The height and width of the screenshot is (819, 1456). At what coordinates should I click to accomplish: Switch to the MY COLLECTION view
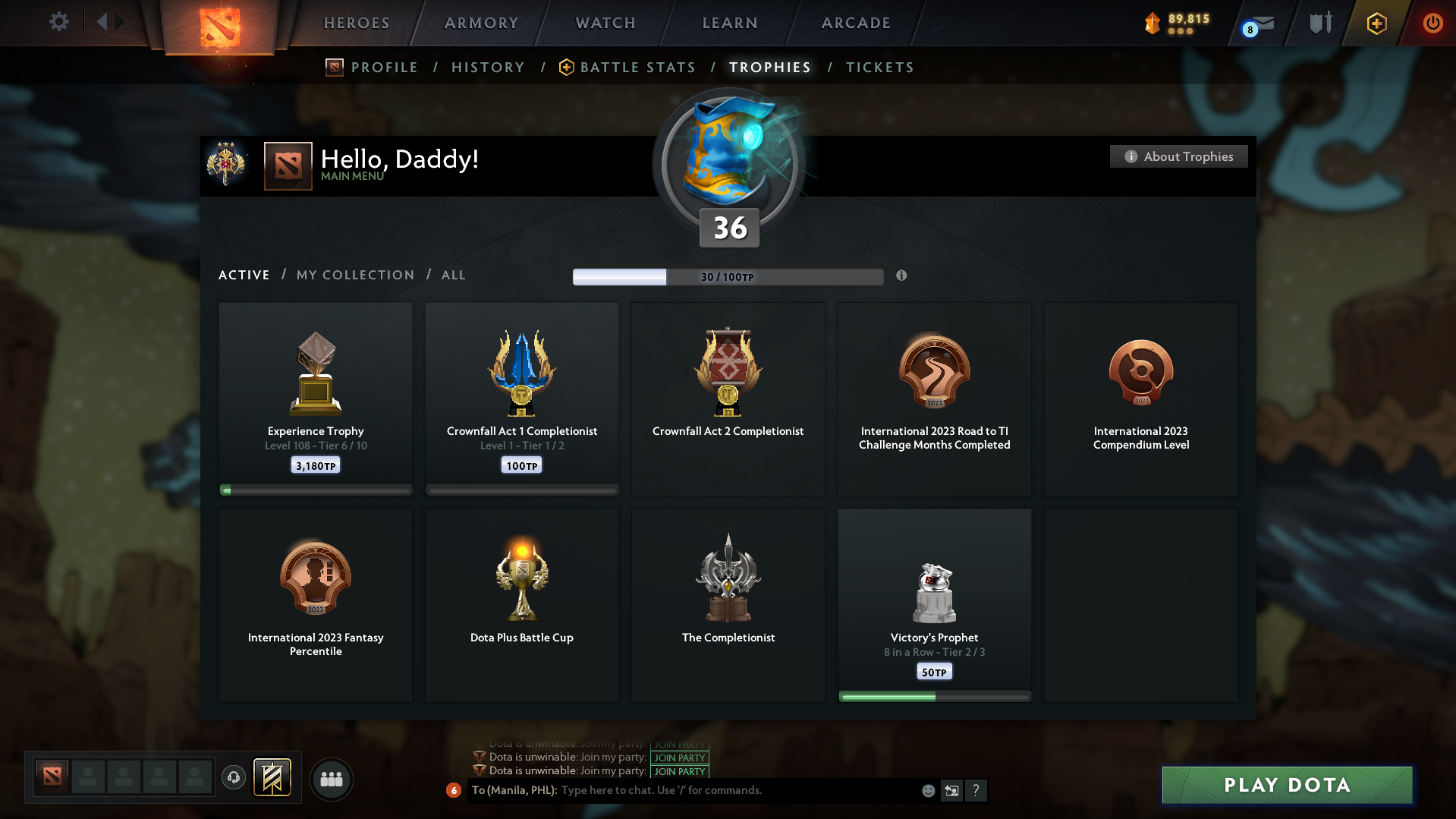[x=354, y=275]
